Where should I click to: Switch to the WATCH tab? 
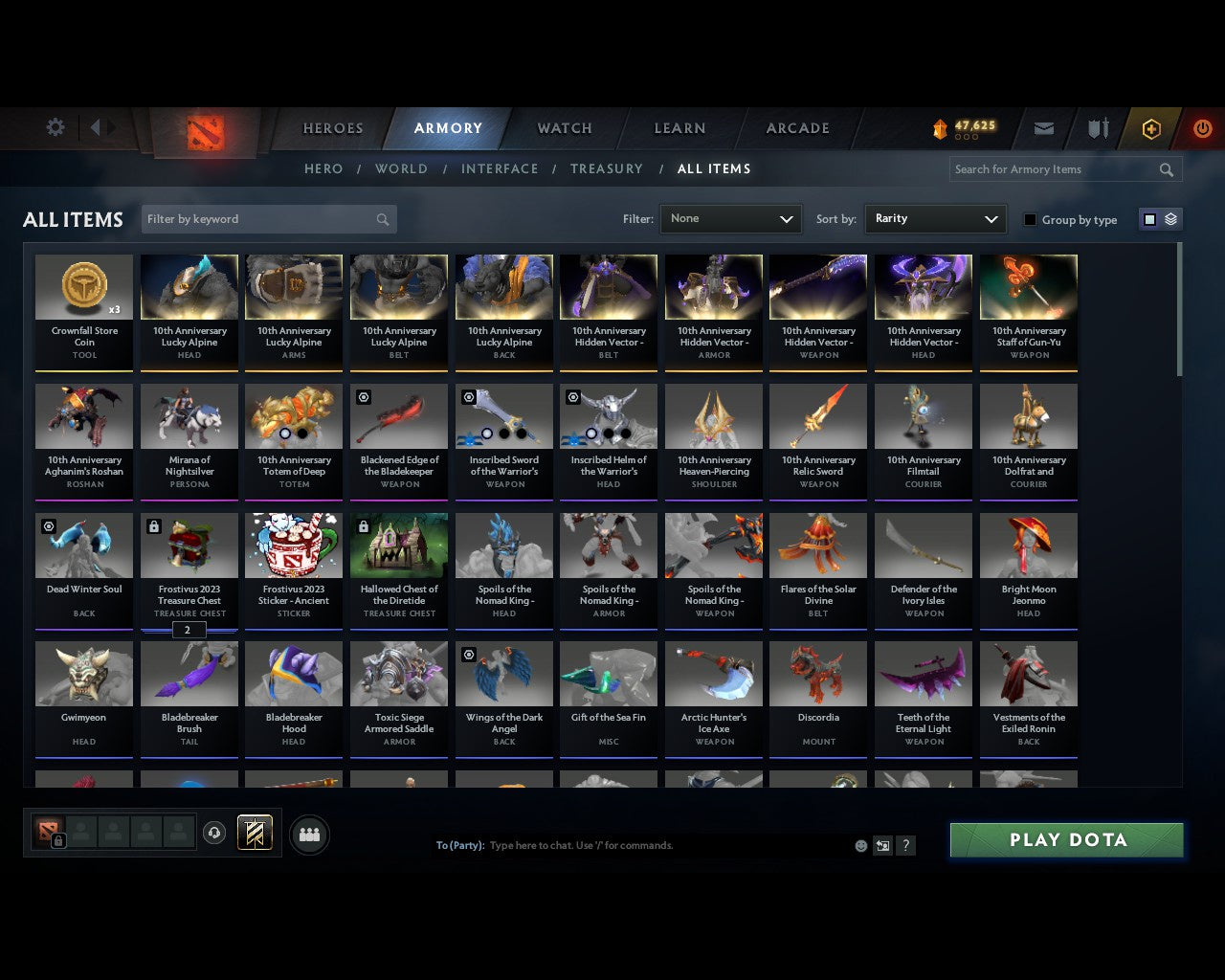tap(564, 128)
